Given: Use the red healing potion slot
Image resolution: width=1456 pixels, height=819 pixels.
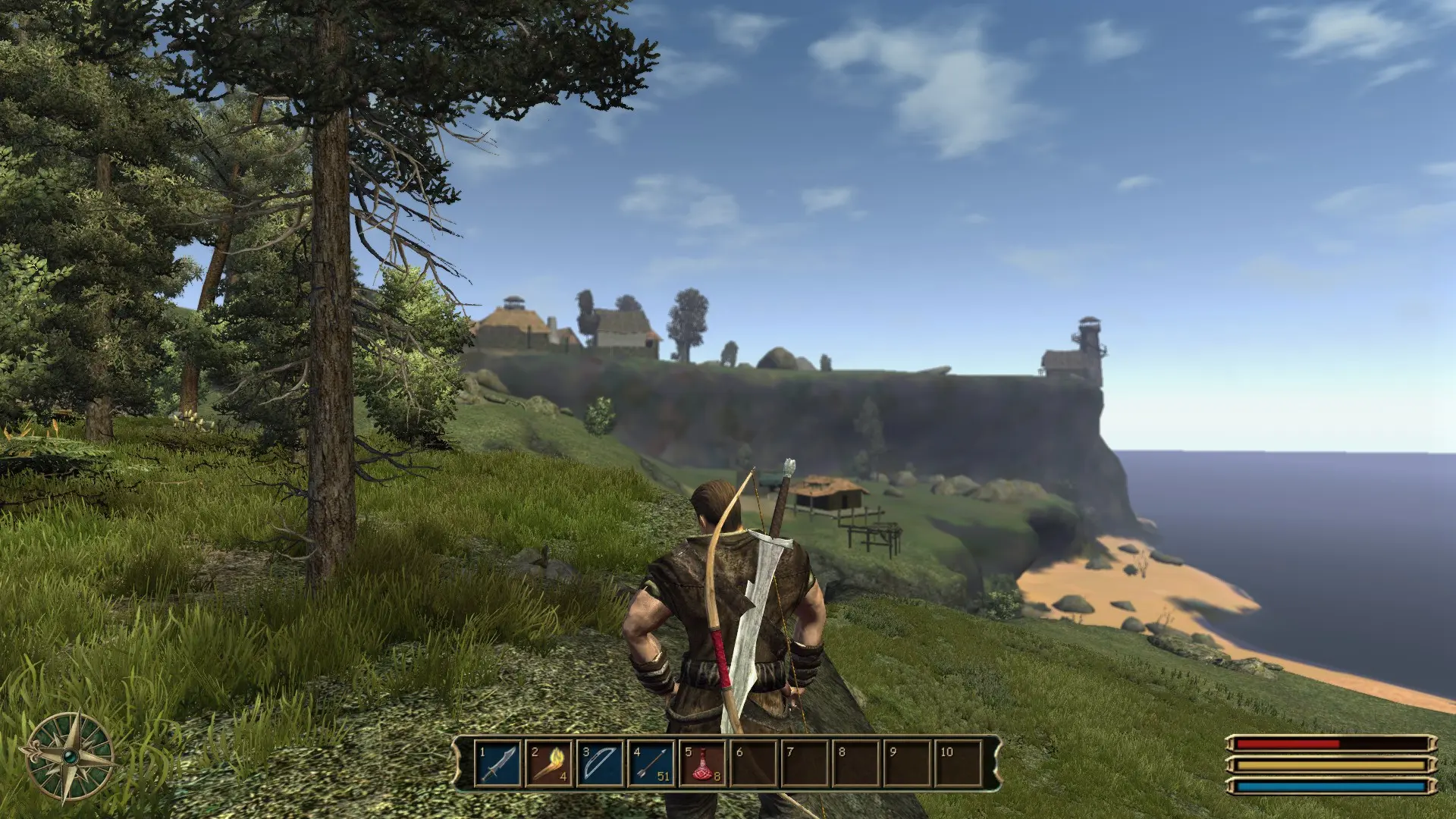Looking at the screenshot, I should (x=702, y=763).
